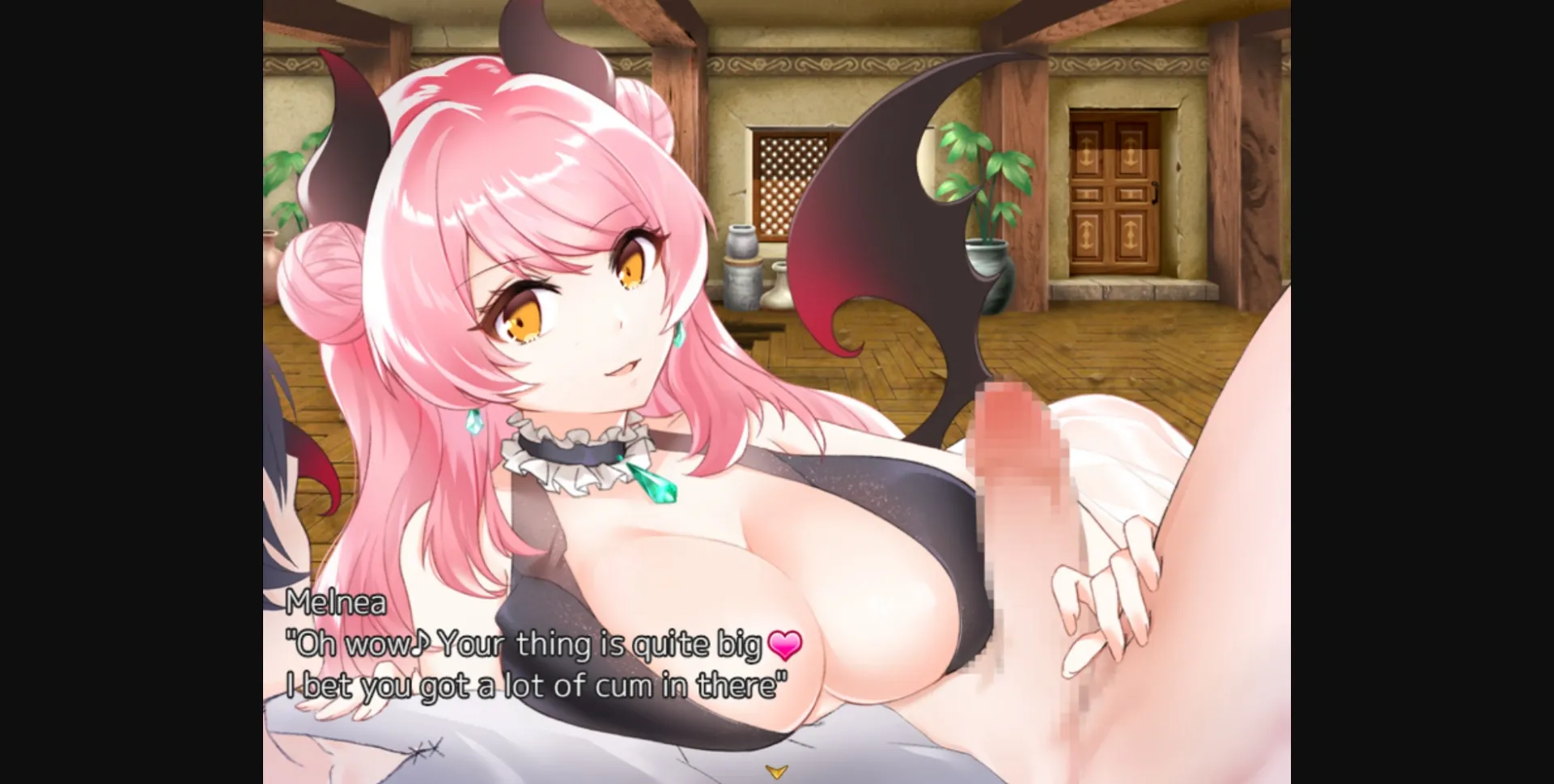Click the music note in the dialogue
Screen dimensions: 1554x784
420,643
